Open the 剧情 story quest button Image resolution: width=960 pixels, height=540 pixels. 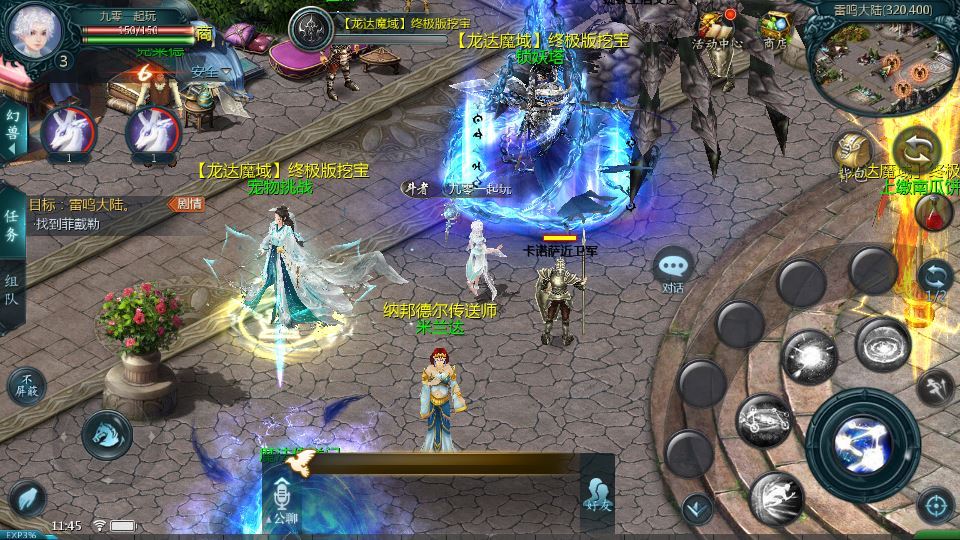click(x=190, y=204)
